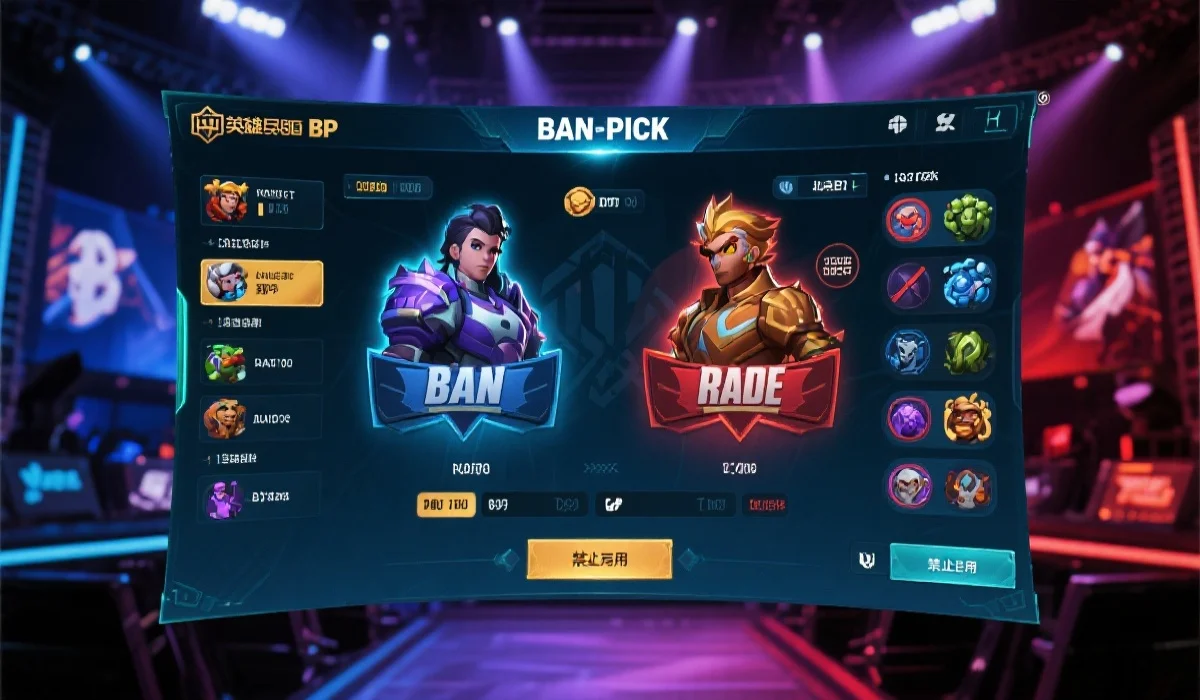
Task: Click the crosshair icon in top bar
Action: 897,124
